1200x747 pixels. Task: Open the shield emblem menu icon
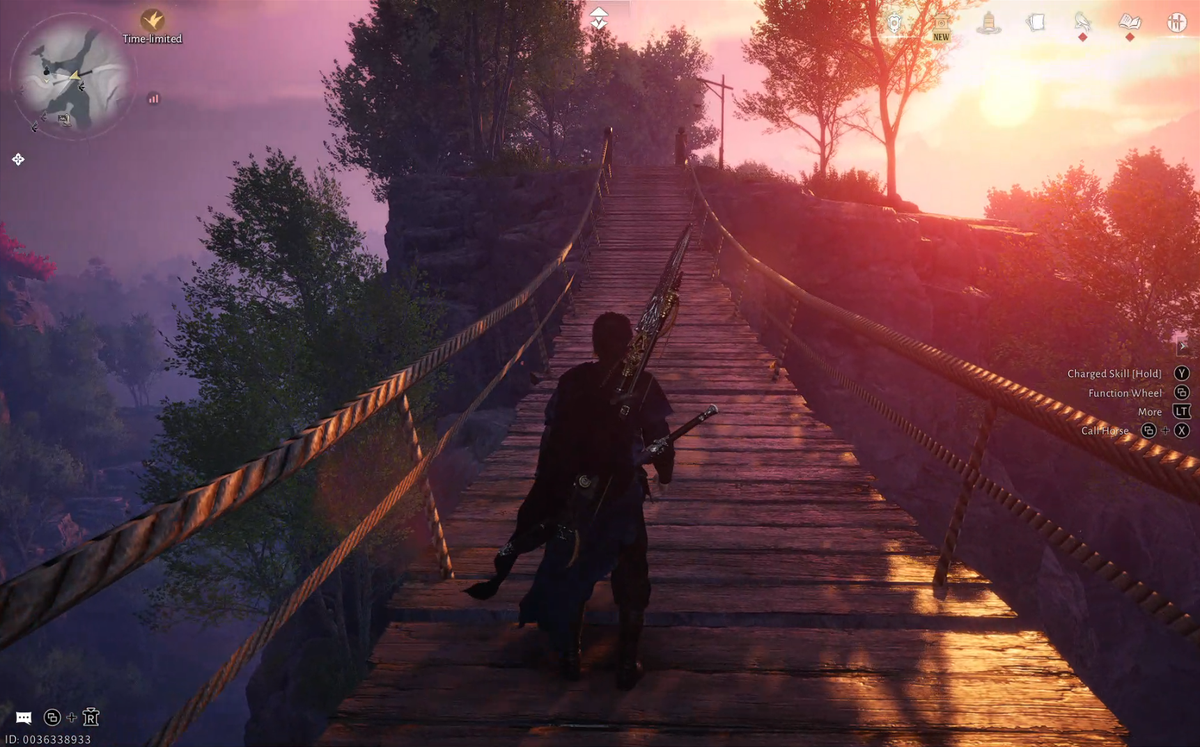tap(895, 22)
